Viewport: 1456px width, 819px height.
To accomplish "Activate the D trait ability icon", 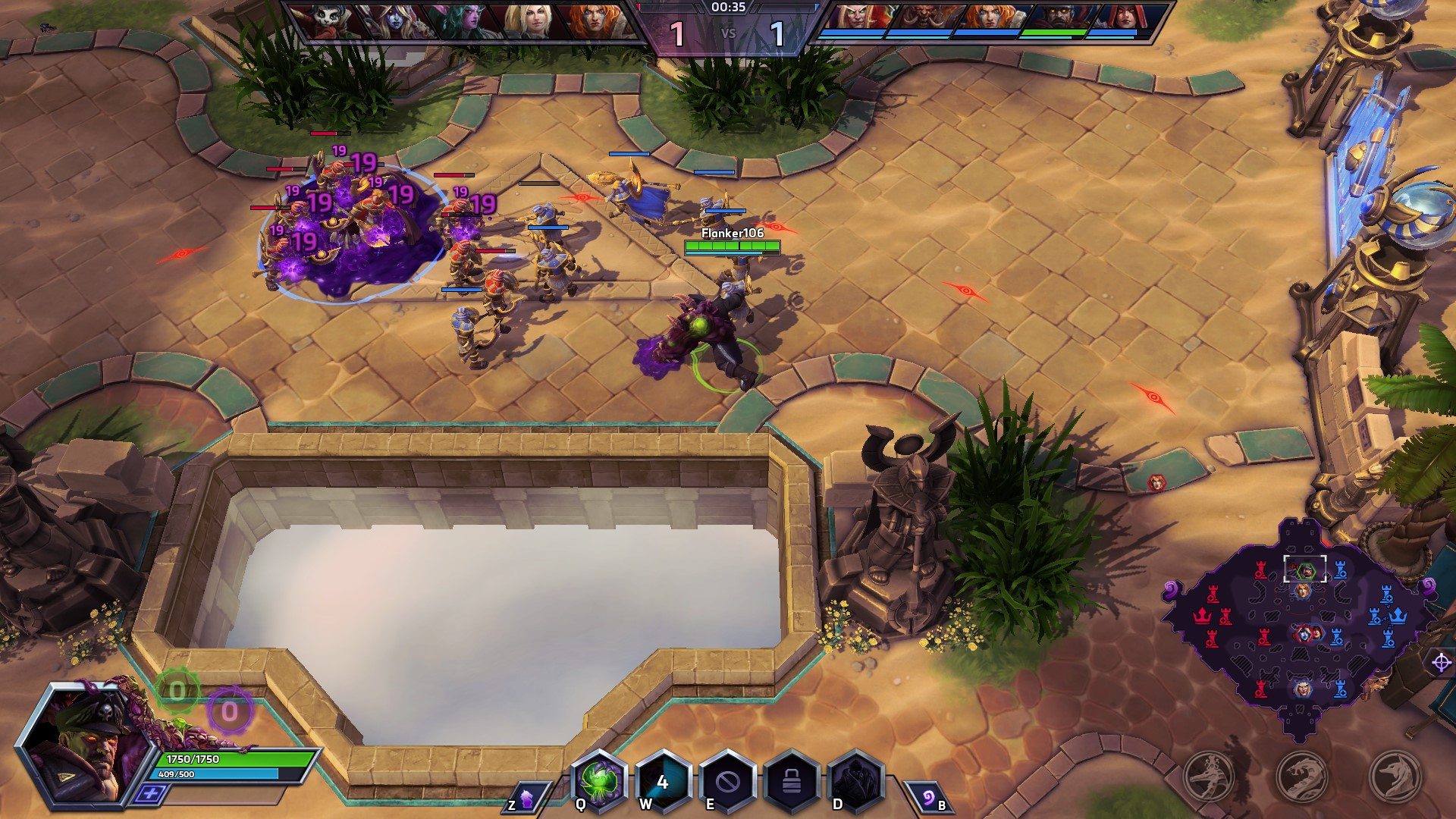I will click(x=855, y=781).
